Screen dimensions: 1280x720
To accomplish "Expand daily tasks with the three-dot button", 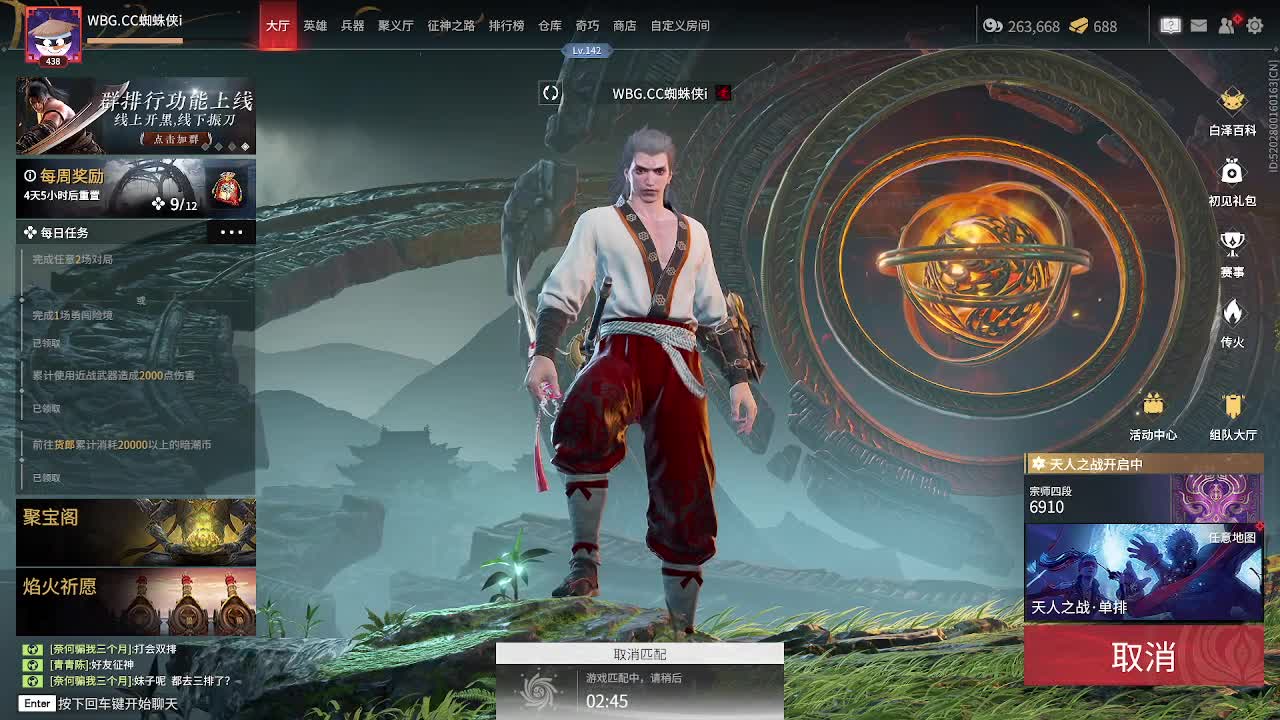I will tap(231, 233).
